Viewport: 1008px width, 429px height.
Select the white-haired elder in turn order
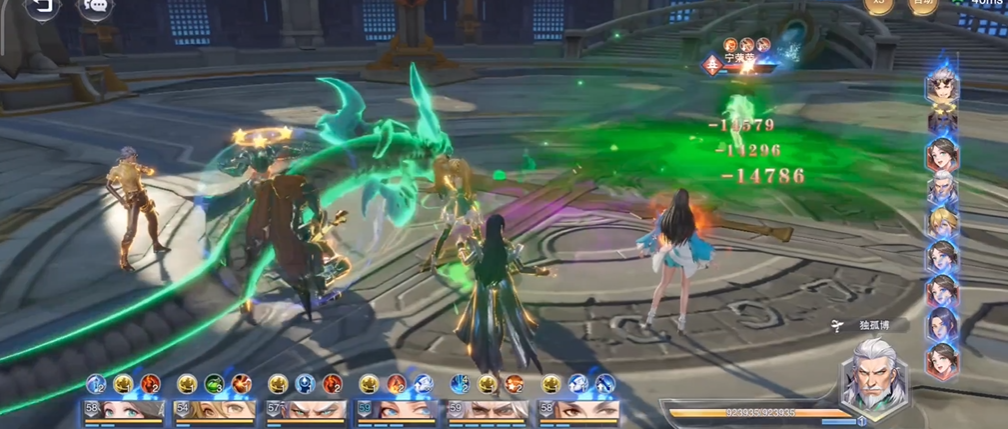[941, 188]
